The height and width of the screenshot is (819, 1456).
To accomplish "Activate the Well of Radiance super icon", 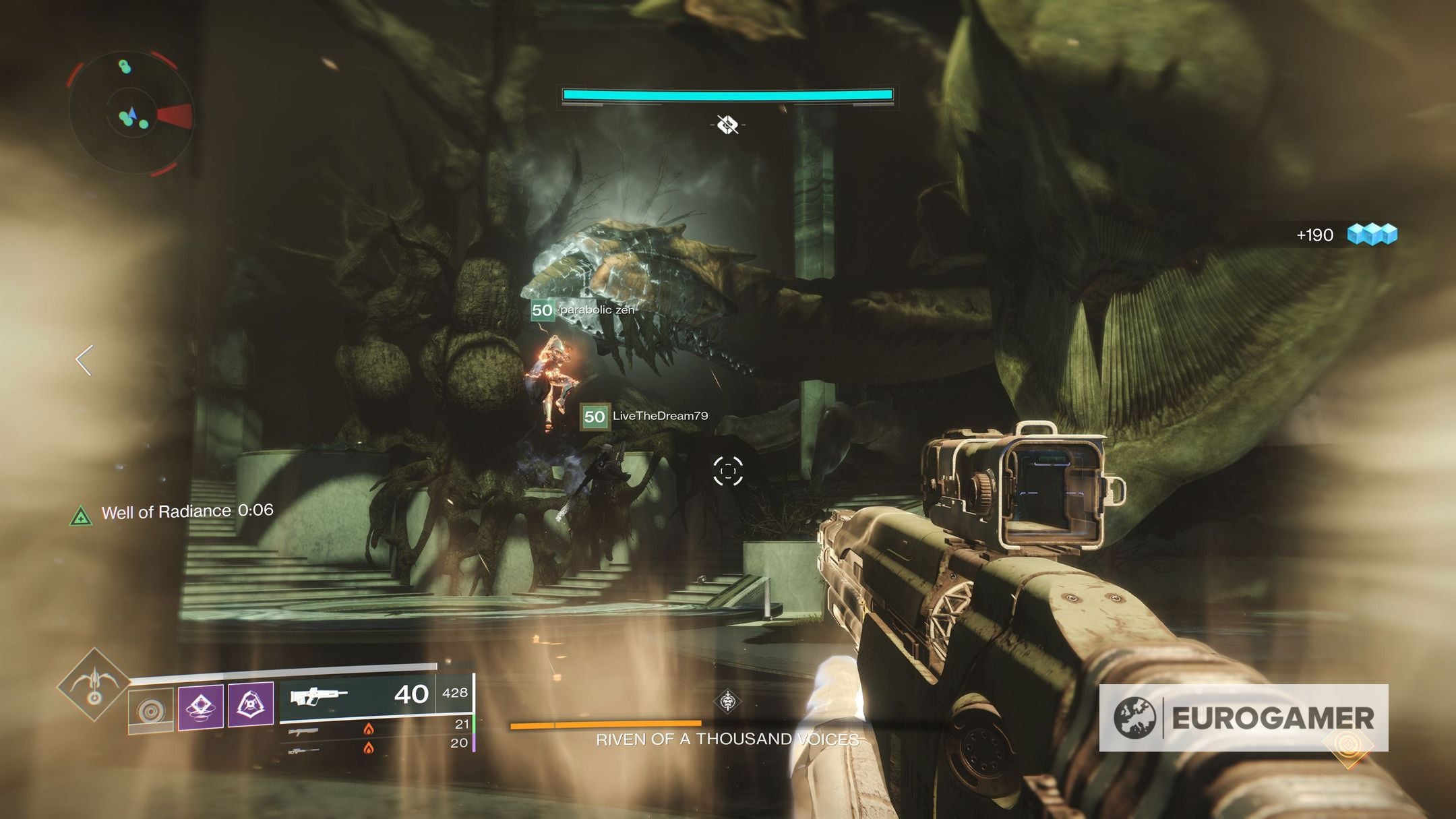I will 94,684.
